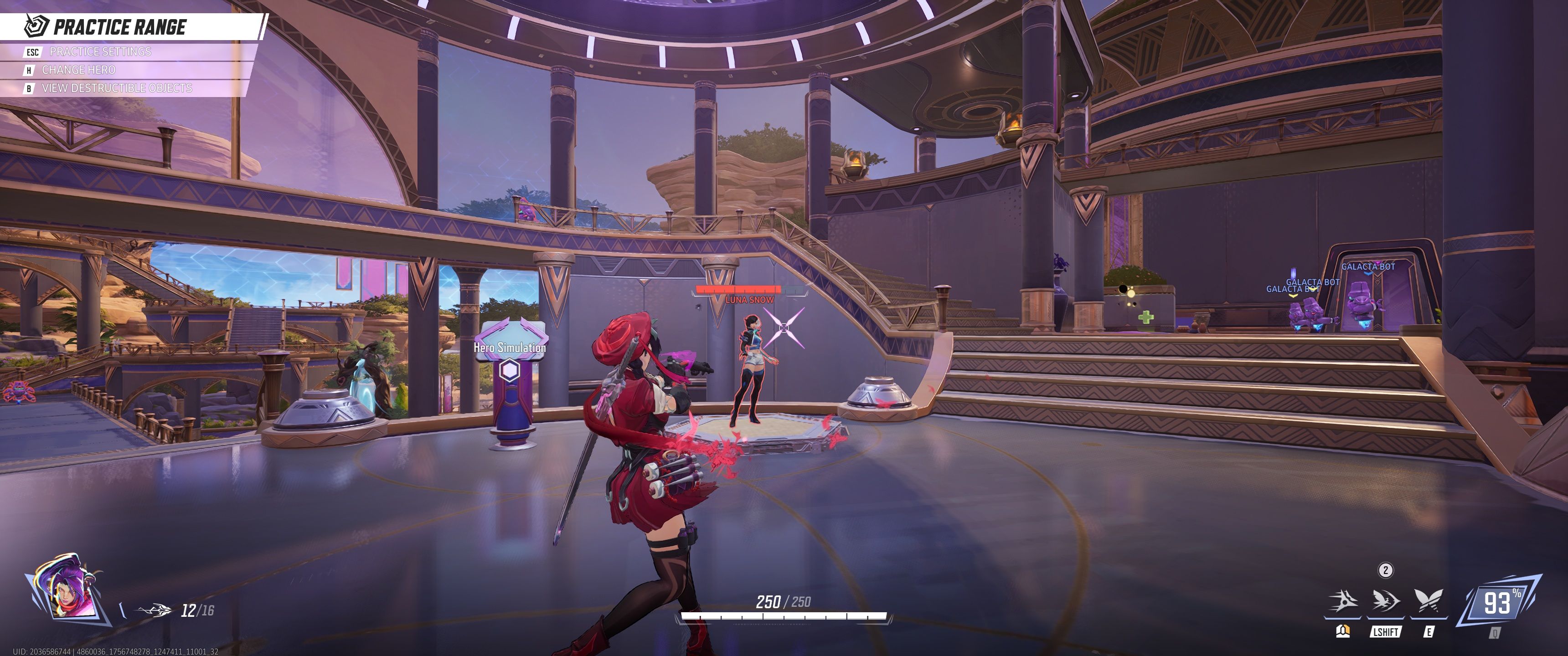Screen dimensions: 1568x656
Task: Toggle the level 2 badge above abilities
Action: [1385, 570]
